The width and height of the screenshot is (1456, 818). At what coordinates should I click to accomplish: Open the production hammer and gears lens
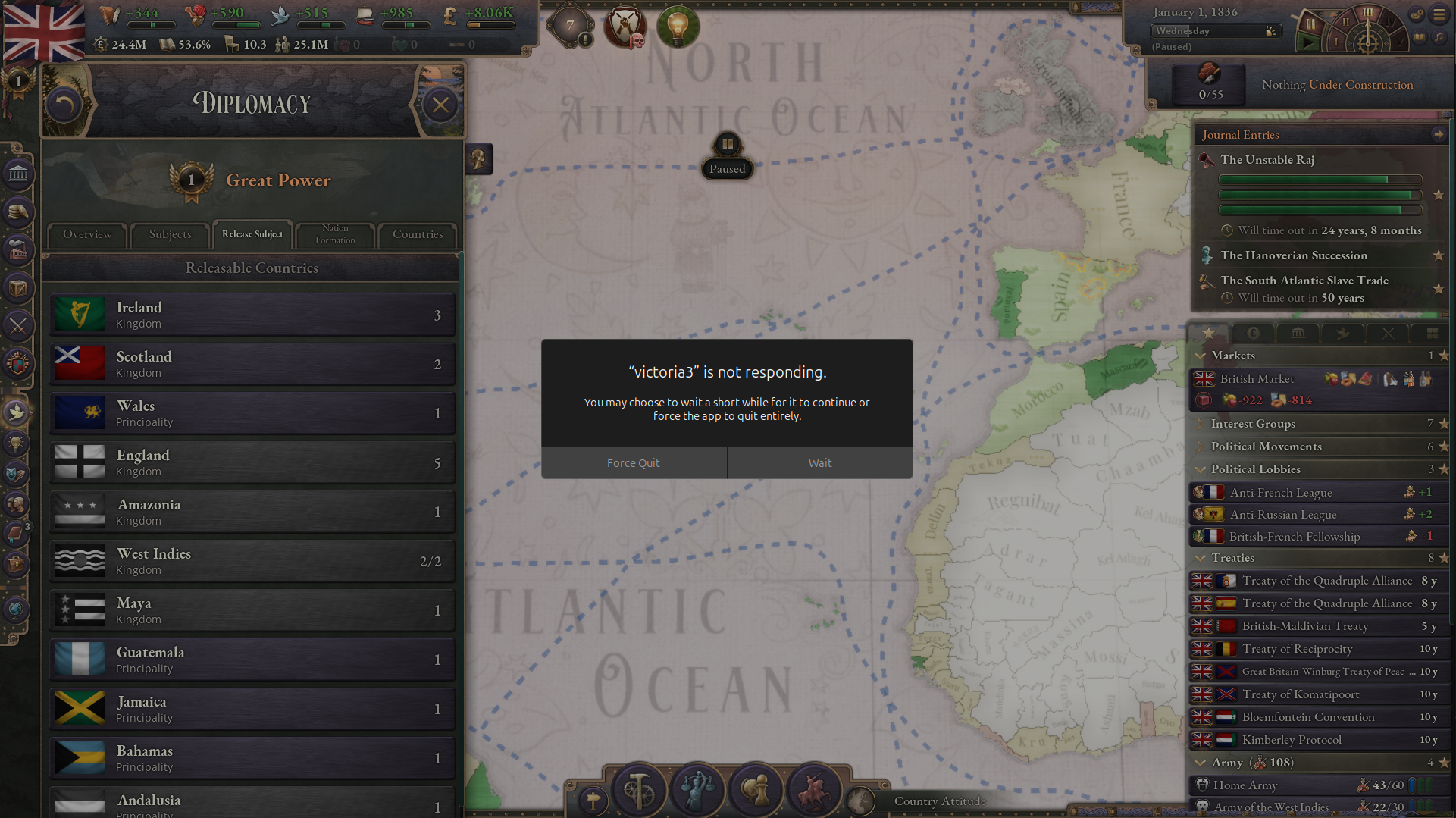638,789
